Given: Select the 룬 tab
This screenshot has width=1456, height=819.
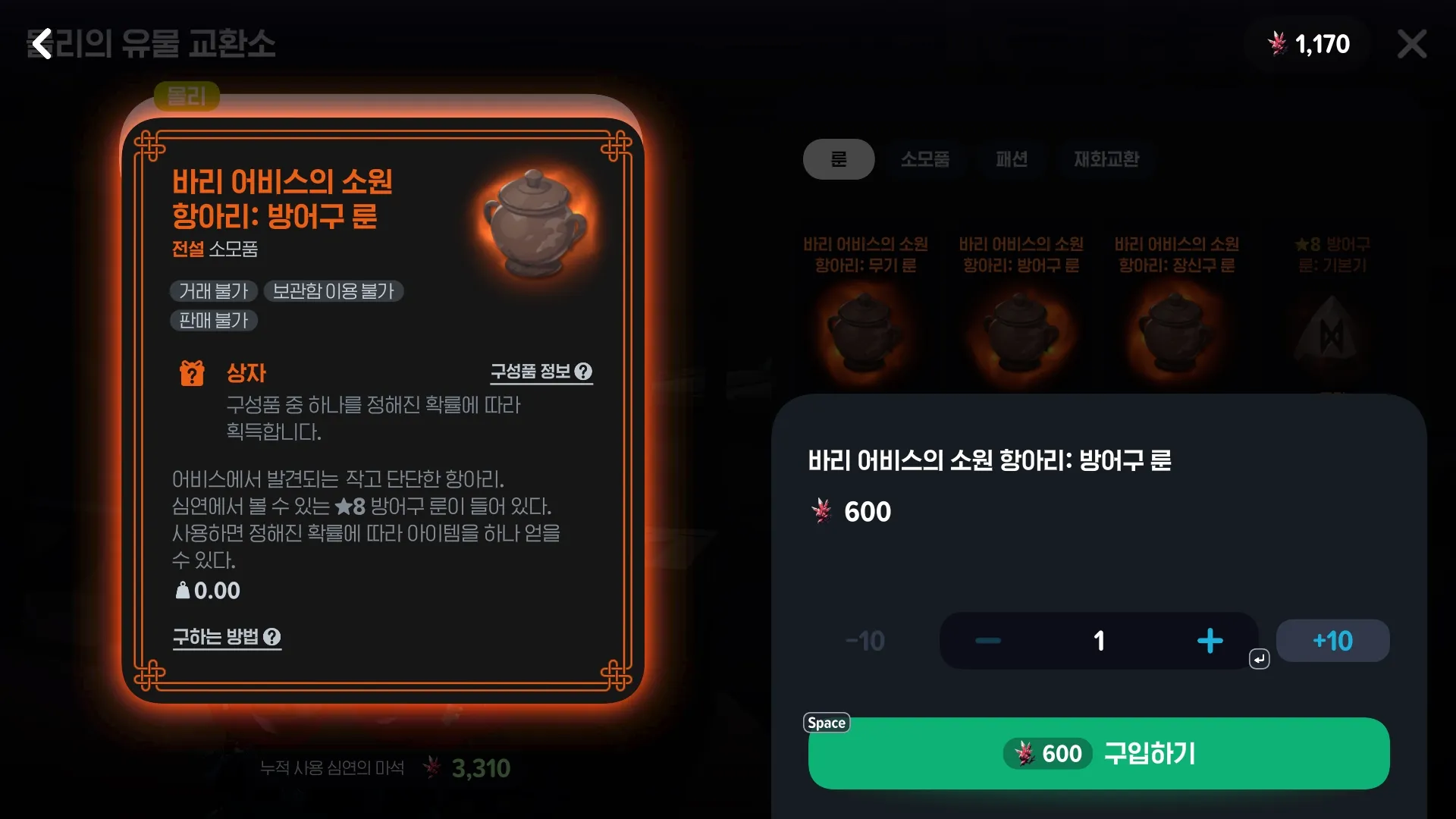Looking at the screenshot, I should (839, 159).
